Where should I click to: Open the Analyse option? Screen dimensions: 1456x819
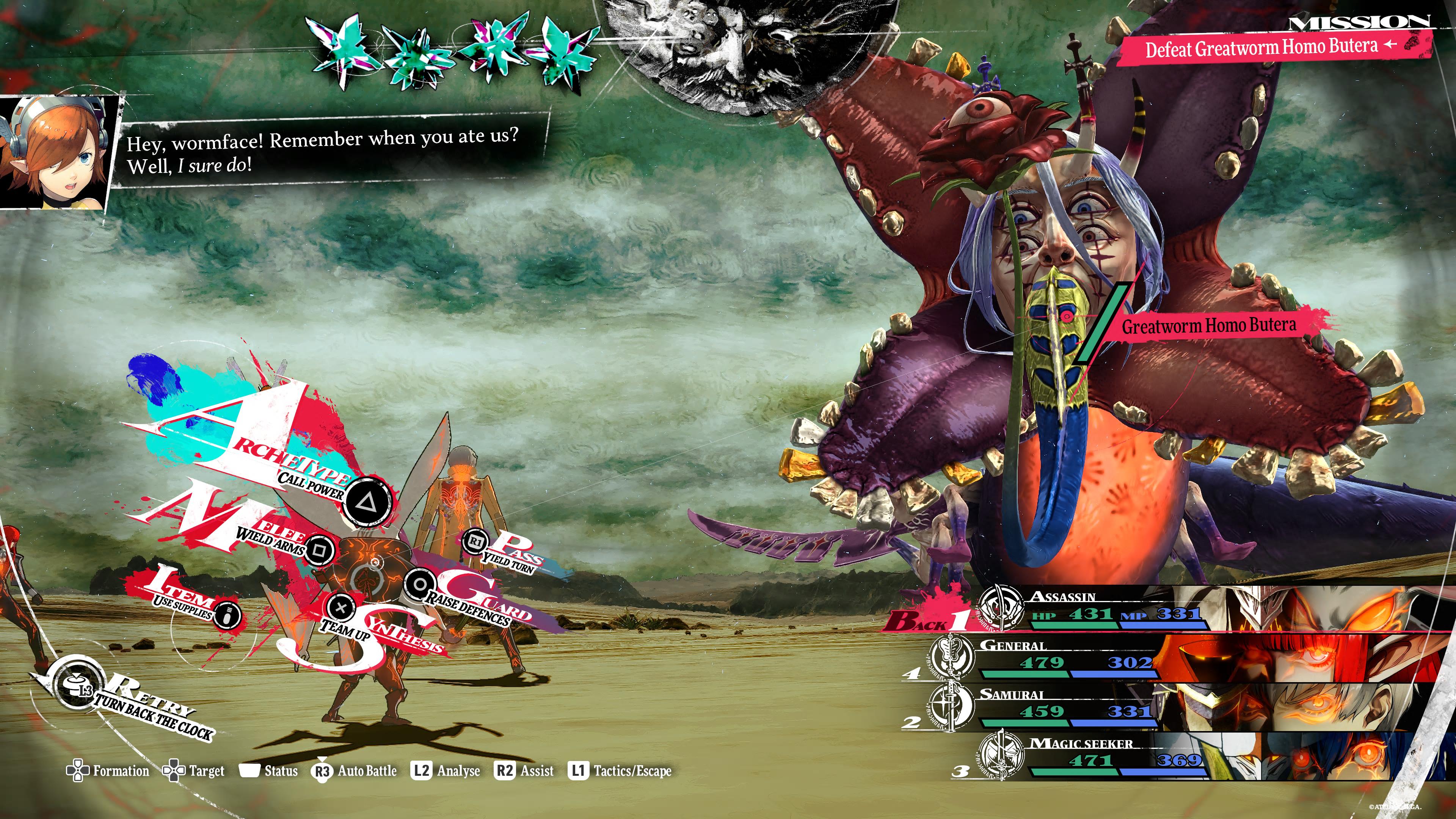coord(447,770)
